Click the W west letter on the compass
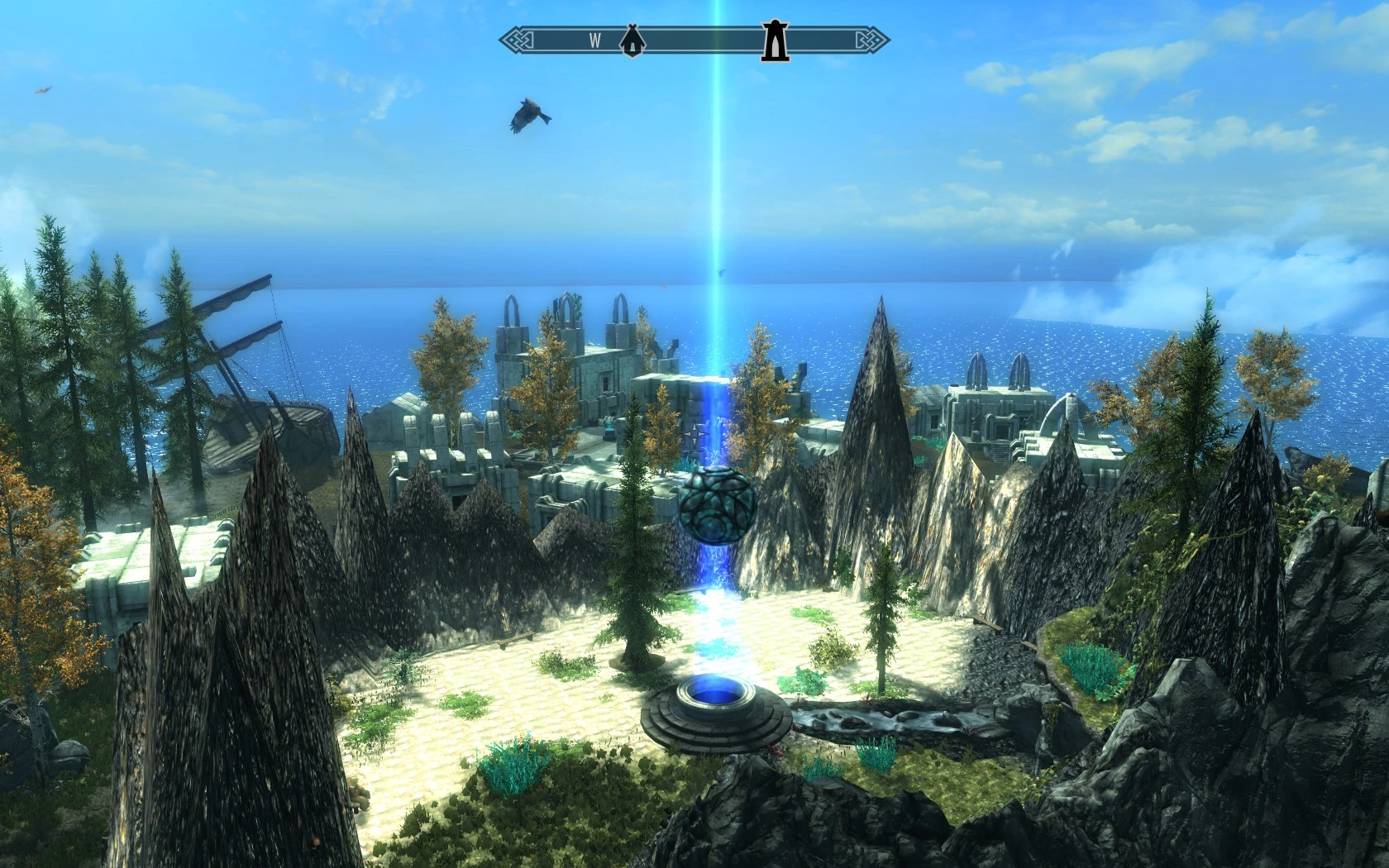This screenshot has width=1389, height=868. (x=594, y=41)
